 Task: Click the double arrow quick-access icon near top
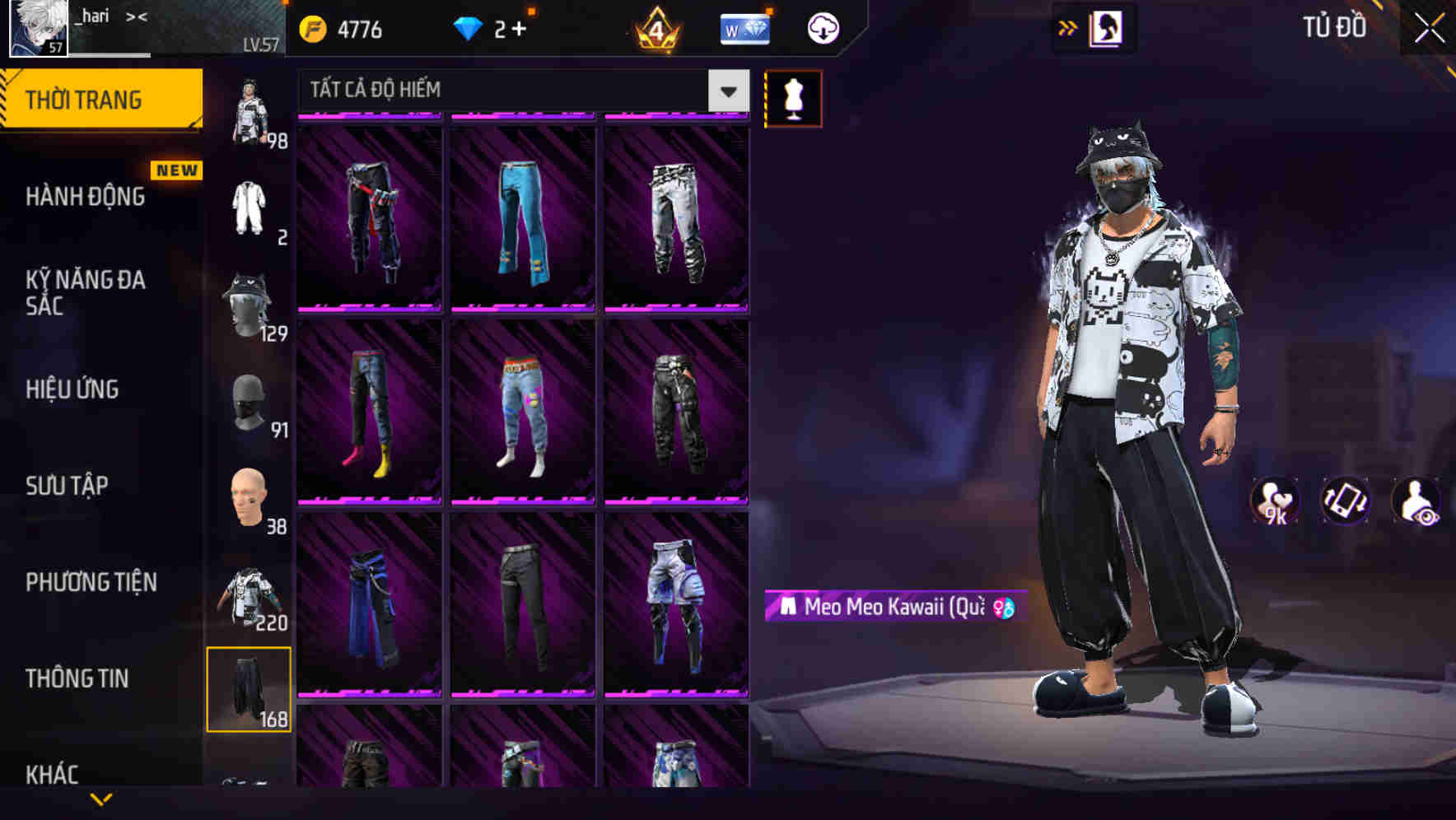click(x=1068, y=27)
